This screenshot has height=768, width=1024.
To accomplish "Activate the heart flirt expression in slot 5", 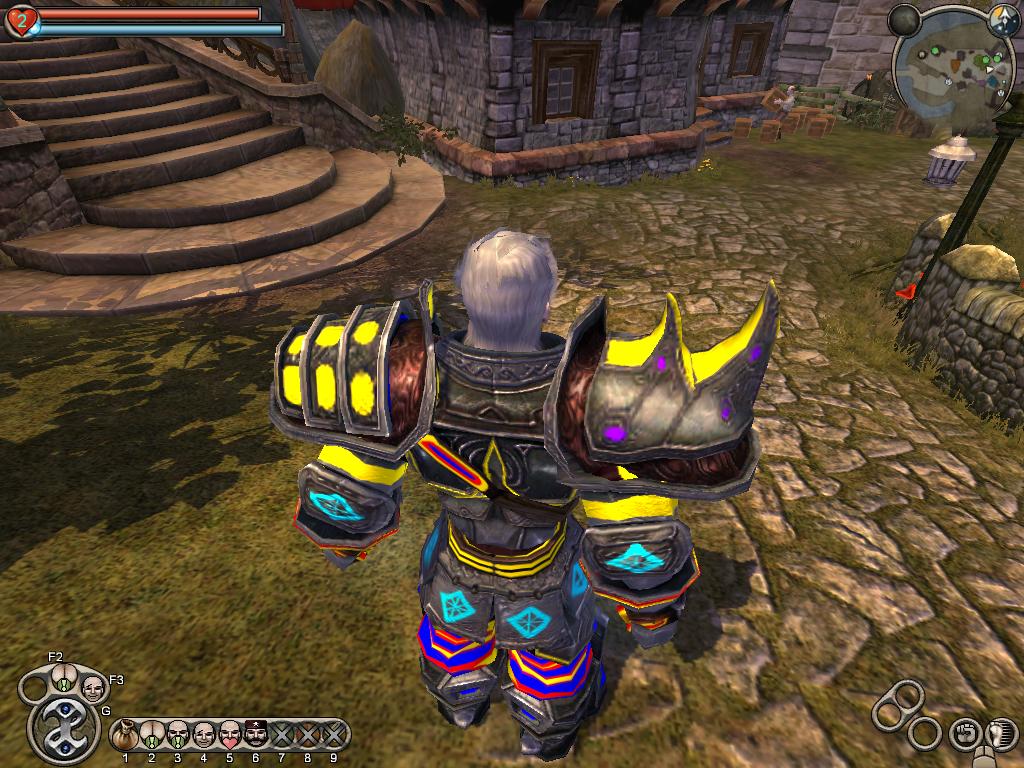I will (229, 736).
